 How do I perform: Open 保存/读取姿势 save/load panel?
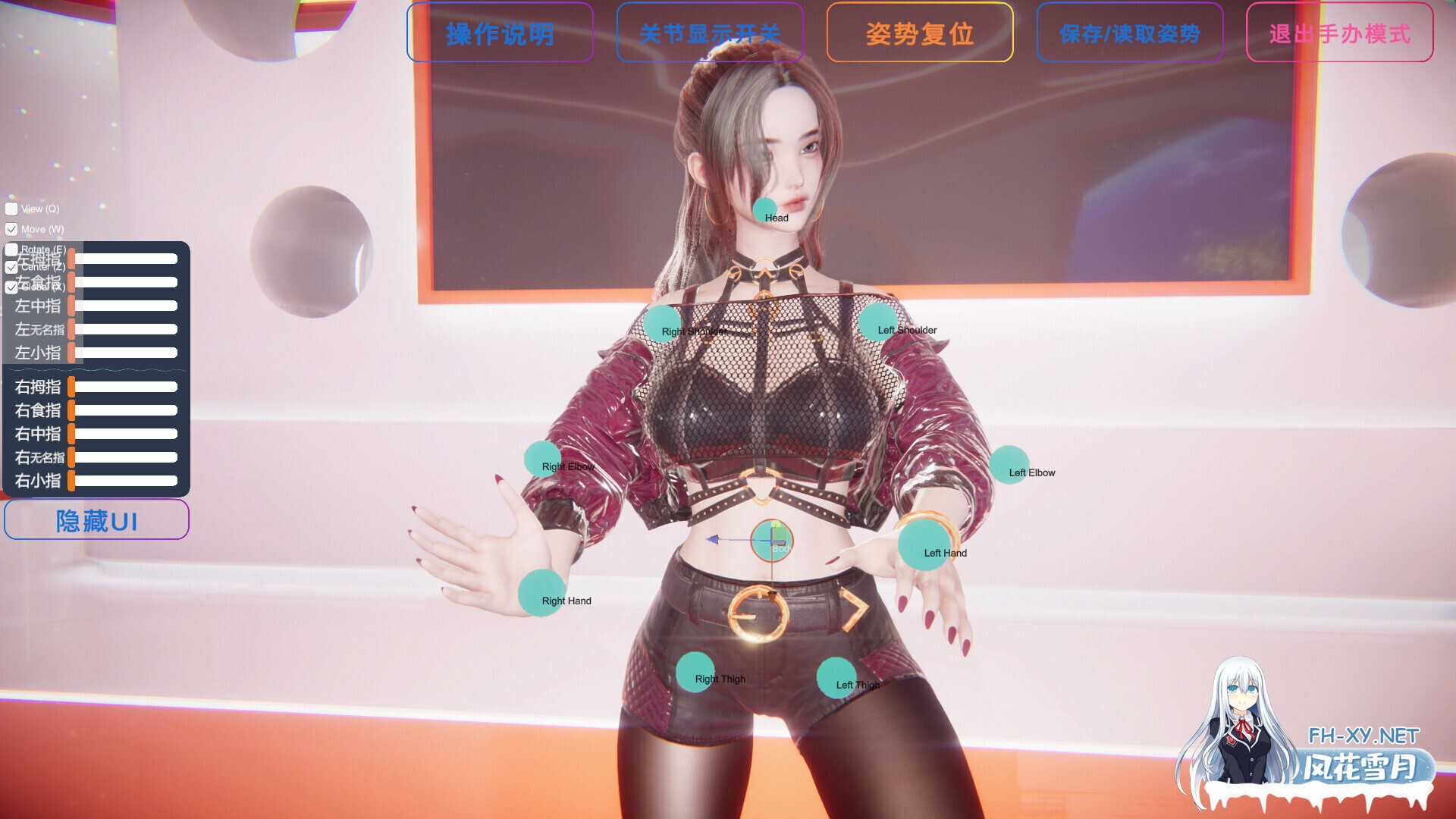pyautogui.click(x=1129, y=33)
